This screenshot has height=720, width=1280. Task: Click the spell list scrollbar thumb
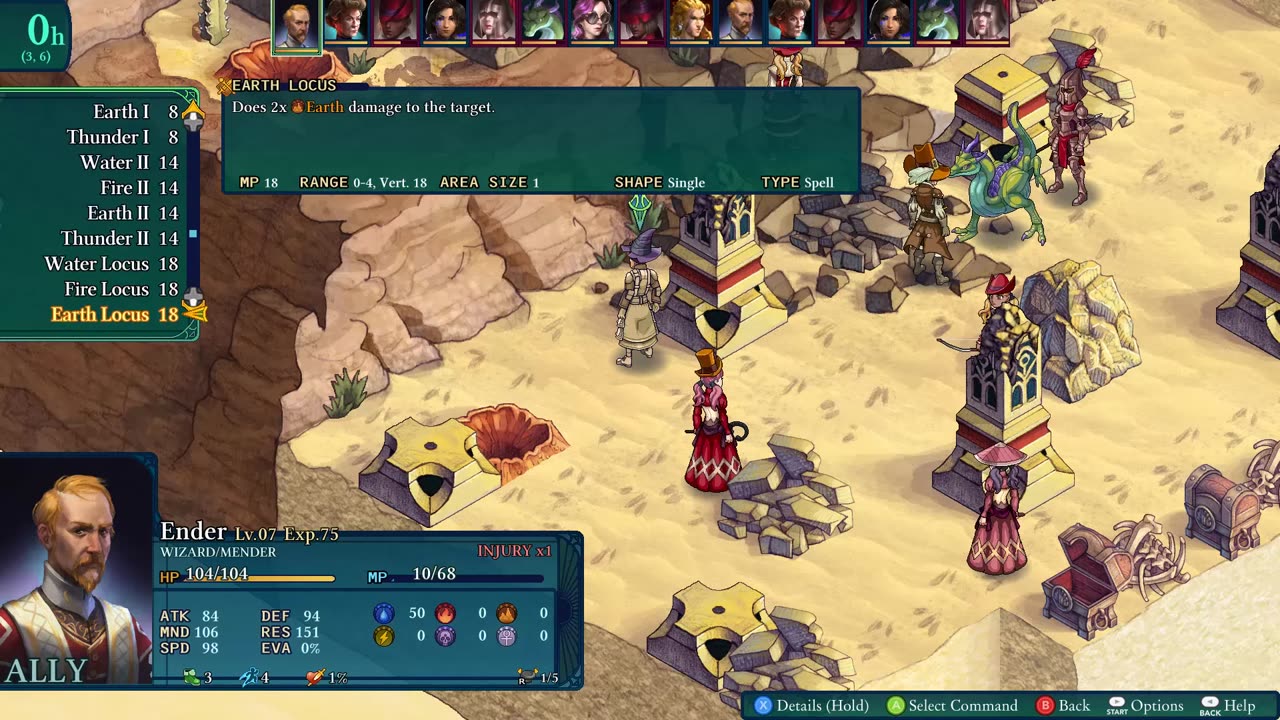(193, 234)
